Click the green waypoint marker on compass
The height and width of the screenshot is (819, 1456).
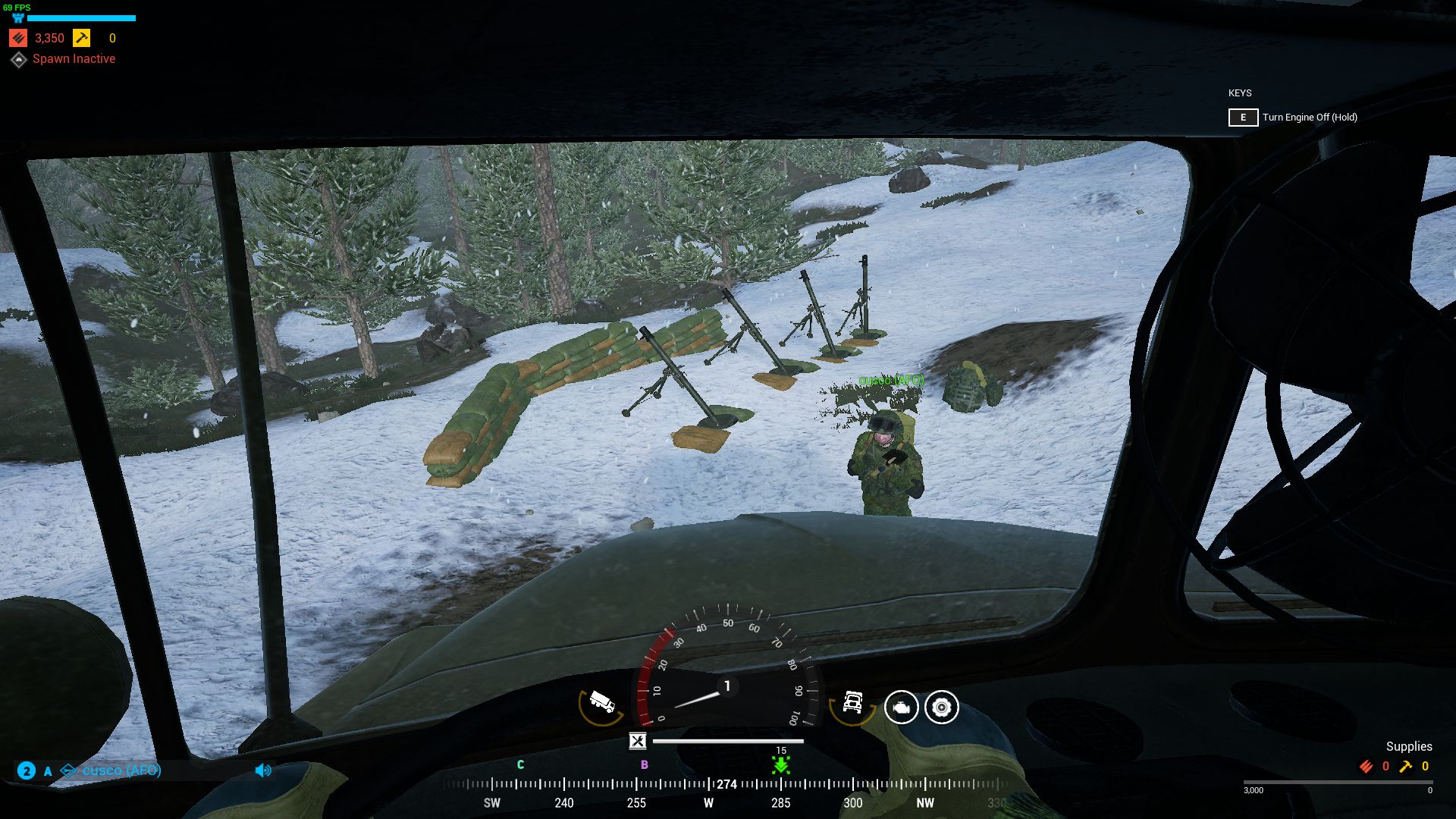coord(781,764)
